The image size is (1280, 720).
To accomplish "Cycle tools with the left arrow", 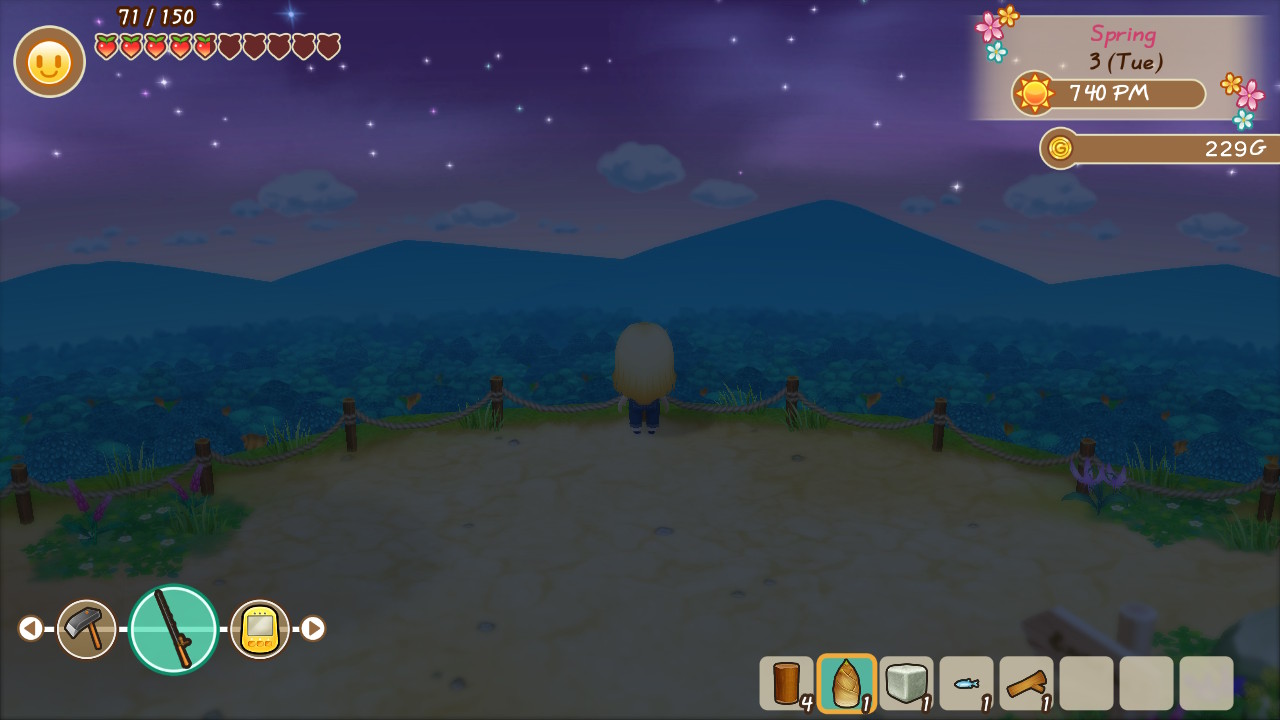I will pyautogui.click(x=30, y=629).
